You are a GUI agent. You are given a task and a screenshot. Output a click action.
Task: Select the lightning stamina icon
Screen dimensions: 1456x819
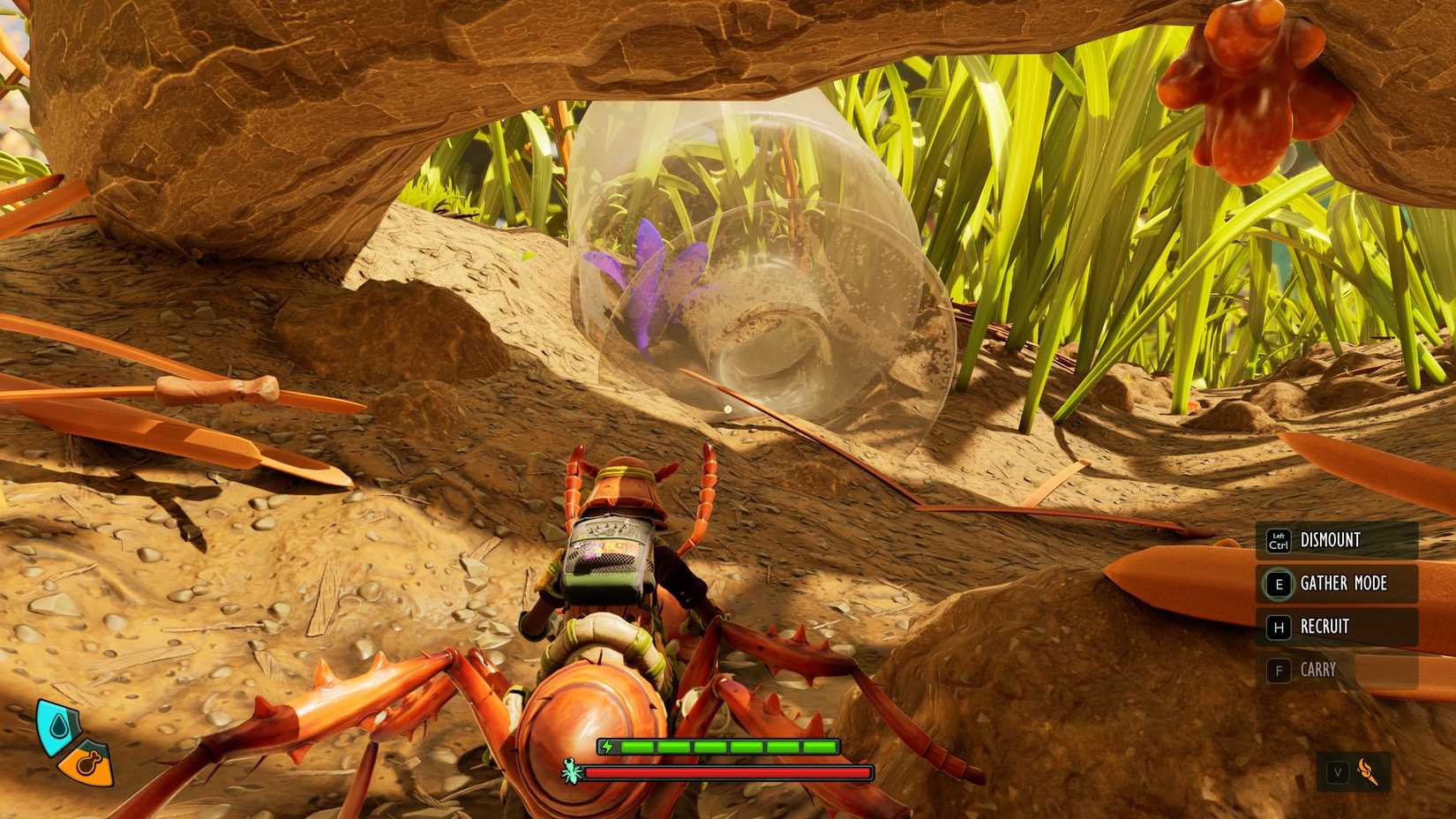[x=609, y=746]
